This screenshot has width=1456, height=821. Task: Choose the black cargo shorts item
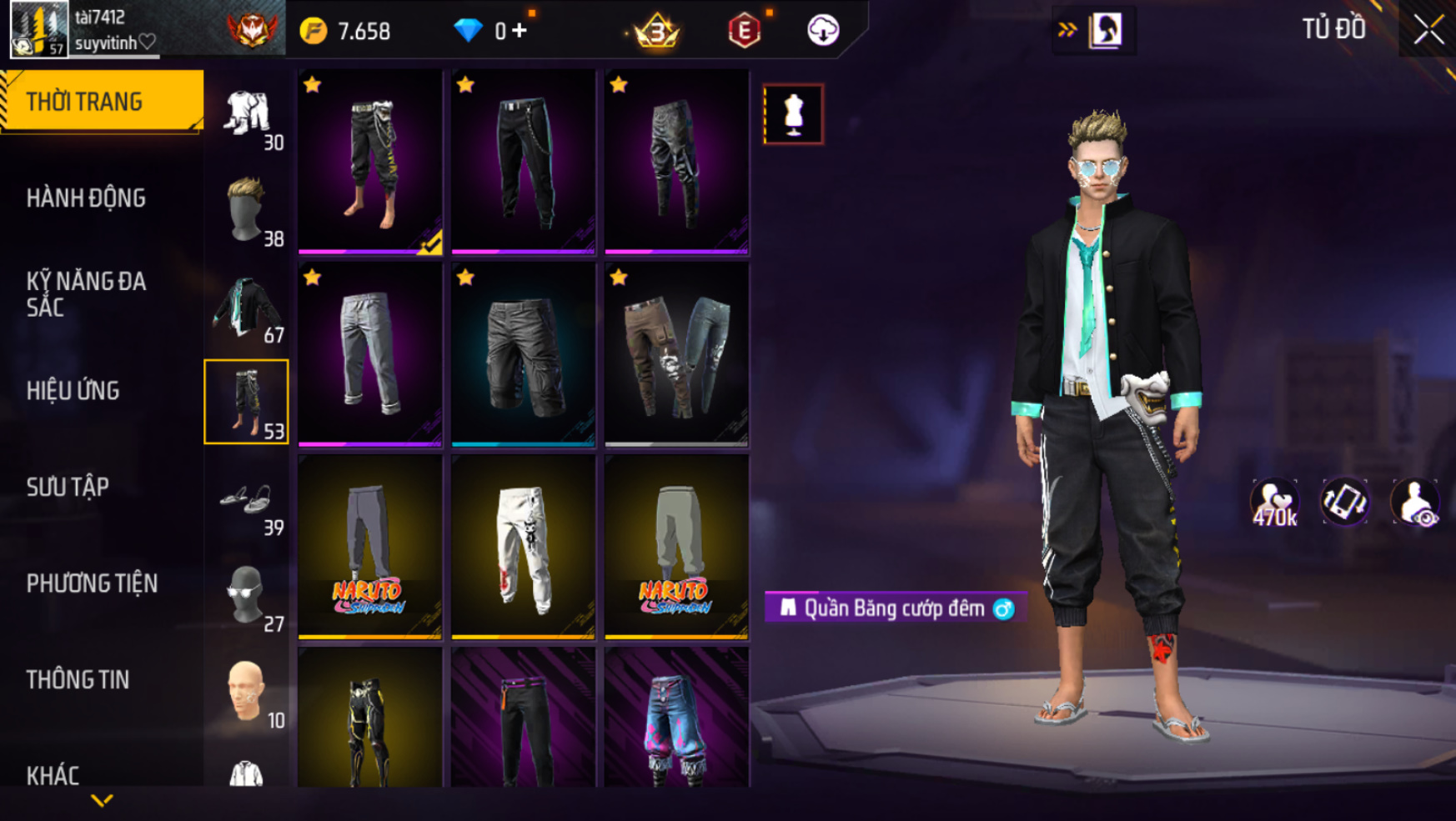pos(523,355)
